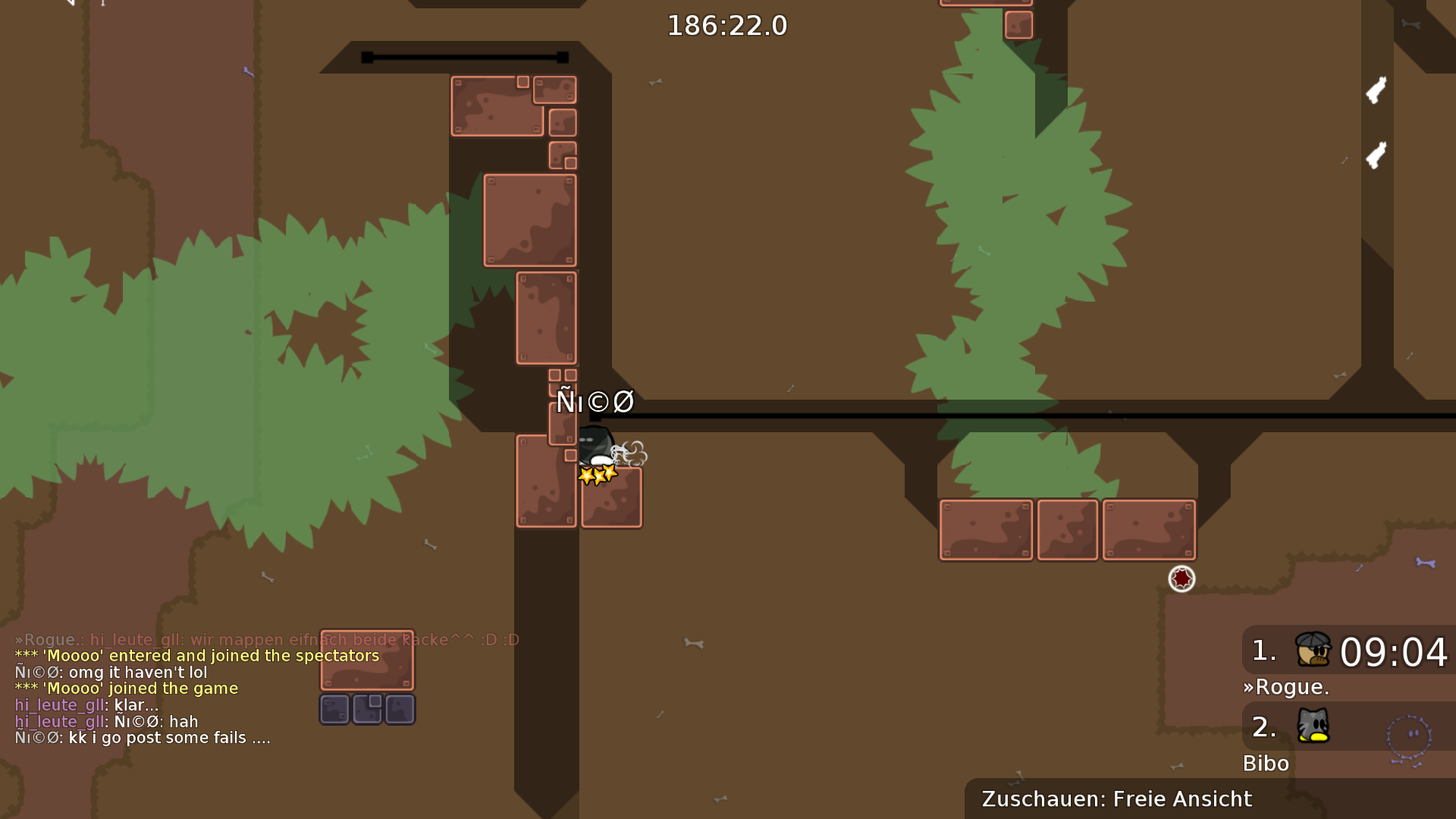Click Rogue's umbrella-hat tee avatar on scoreboard
This screenshot has width=1456, height=819.
click(x=1314, y=651)
